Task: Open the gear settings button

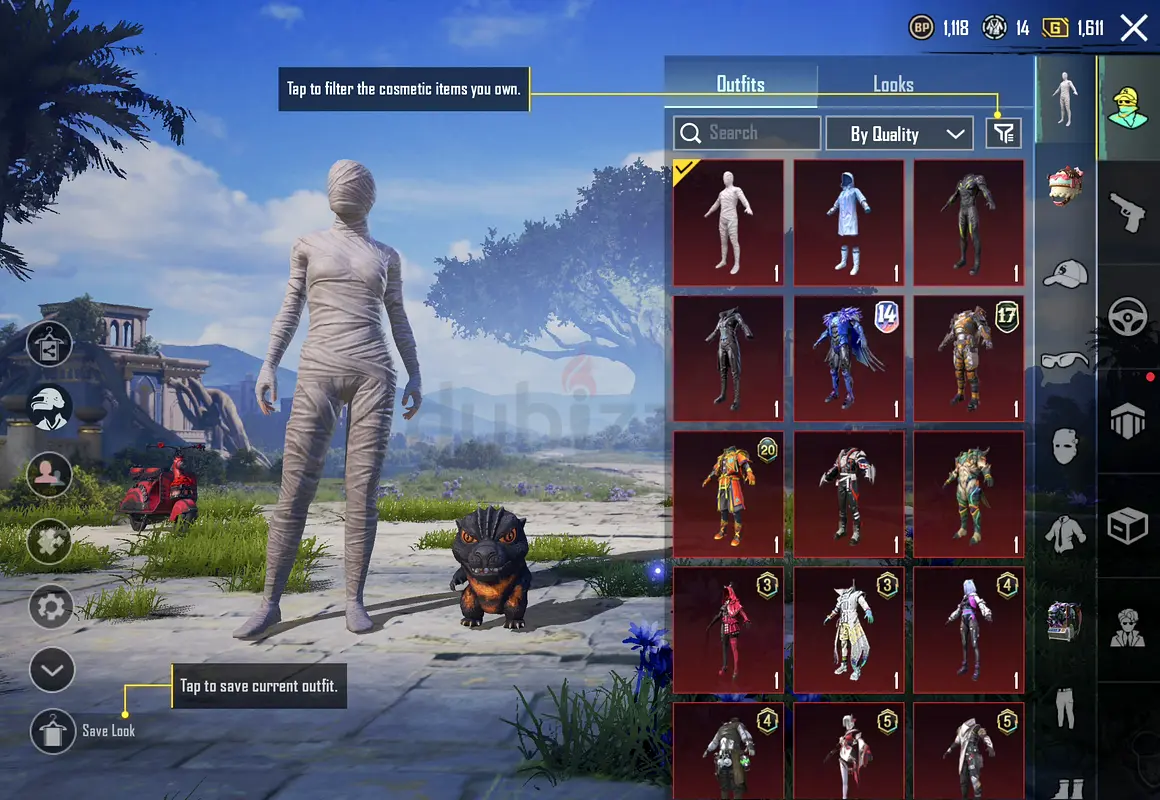Action: 51,607
